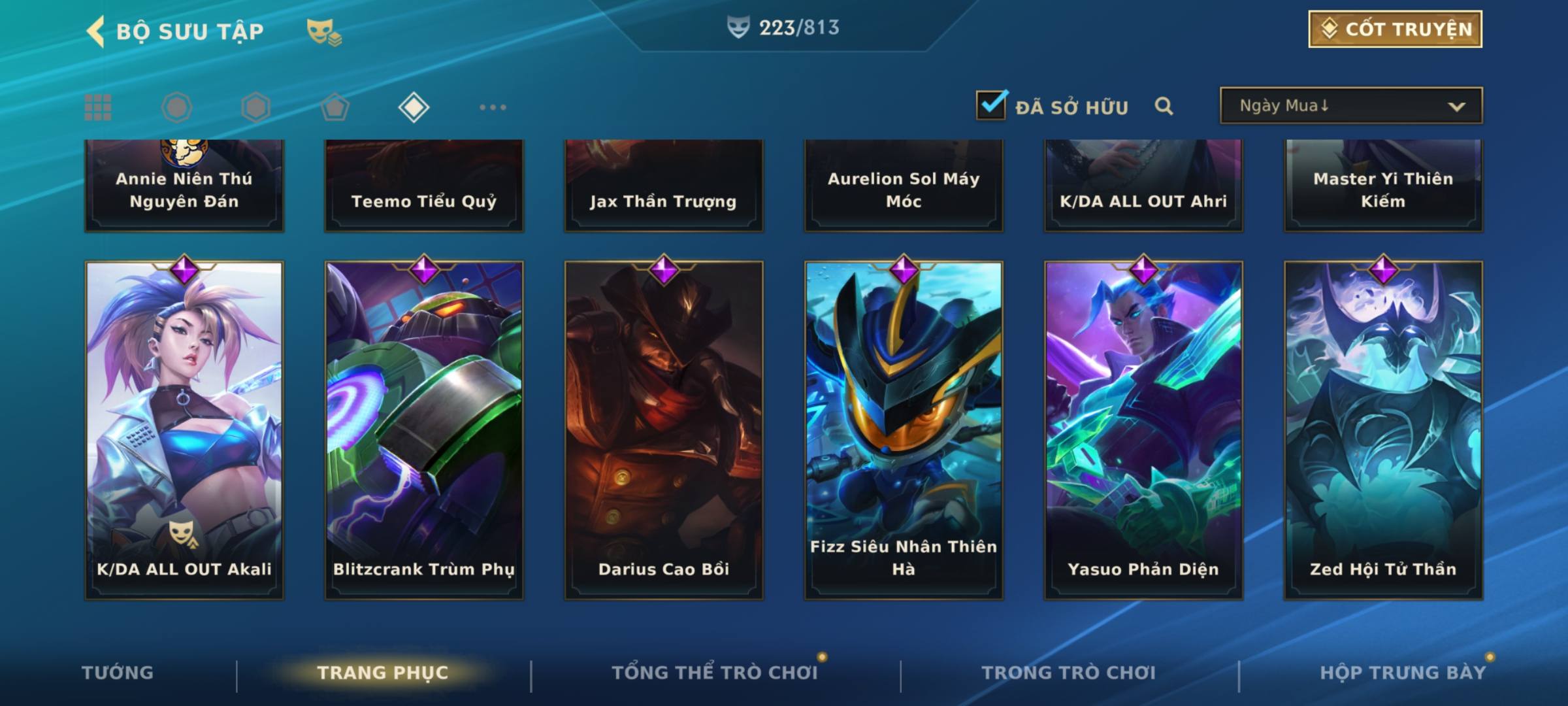Toggle the Đã Sở Hữu checkbox
1568x706 pixels.
[x=991, y=105]
